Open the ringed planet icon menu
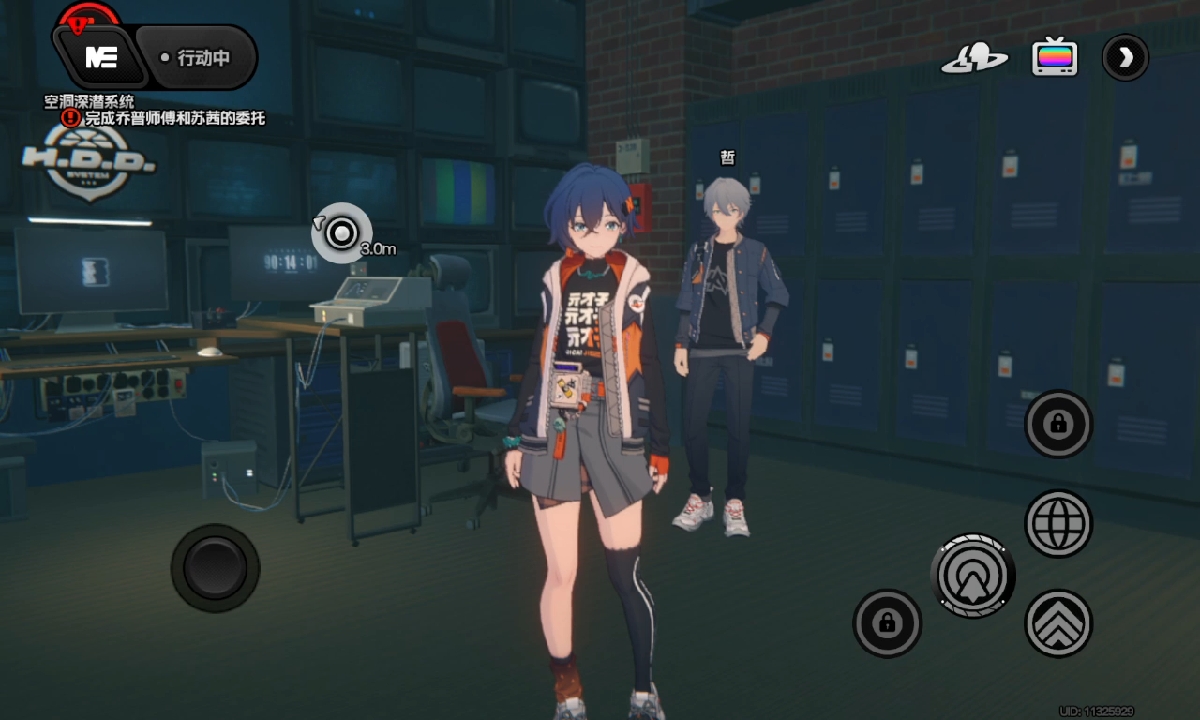The height and width of the screenshot is (720, 1200). 974,58
